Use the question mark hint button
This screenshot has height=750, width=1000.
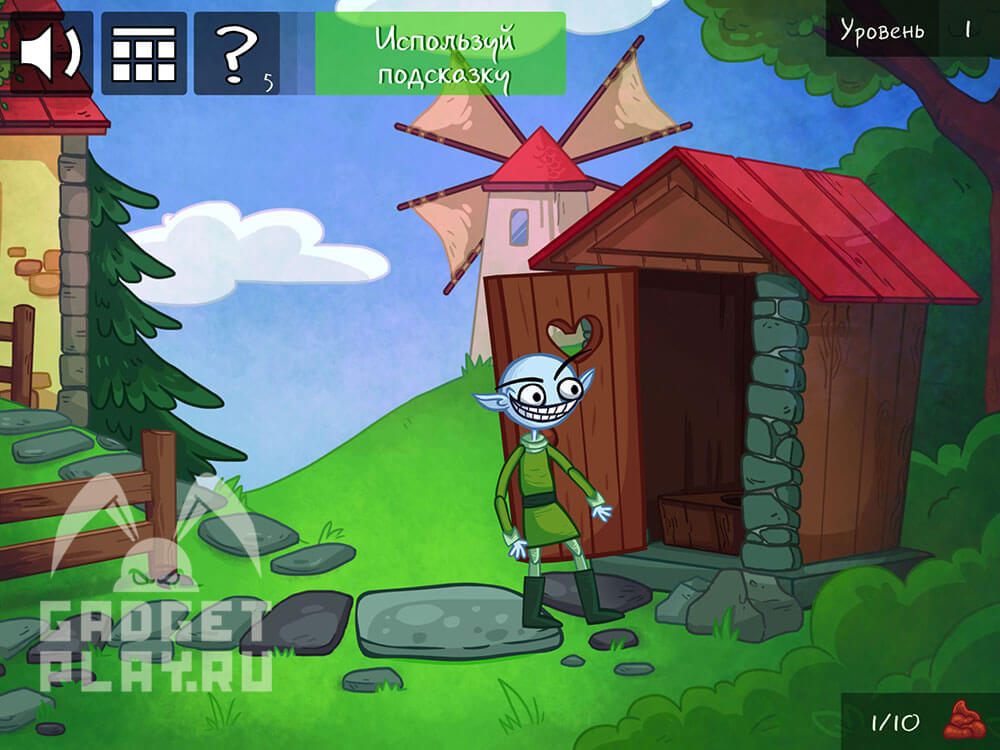pyautogui.click(x=237, y=54)
